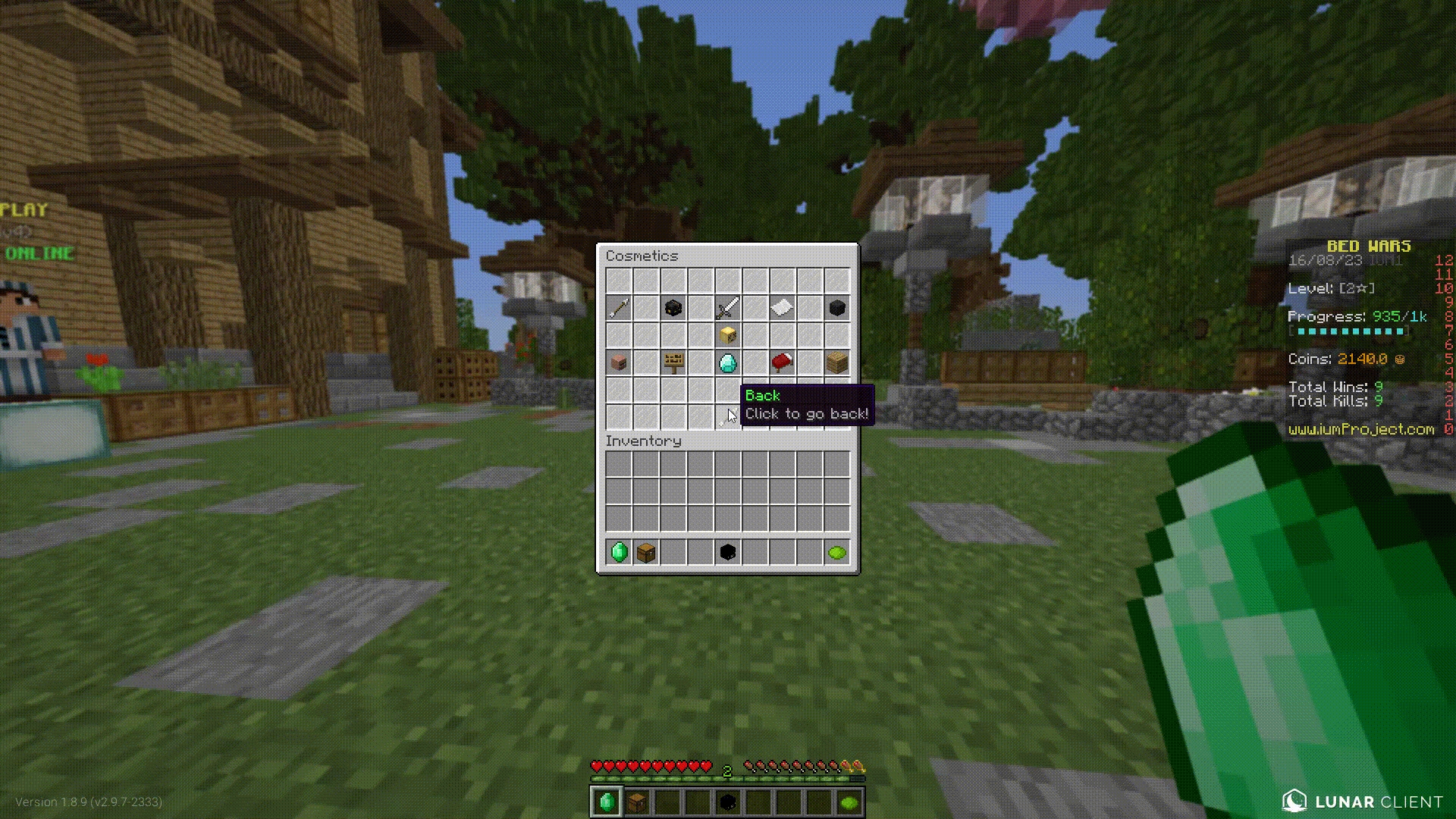Pick the black block in Cosmetics grid
Screen dimensions: 1456x819
836,308
